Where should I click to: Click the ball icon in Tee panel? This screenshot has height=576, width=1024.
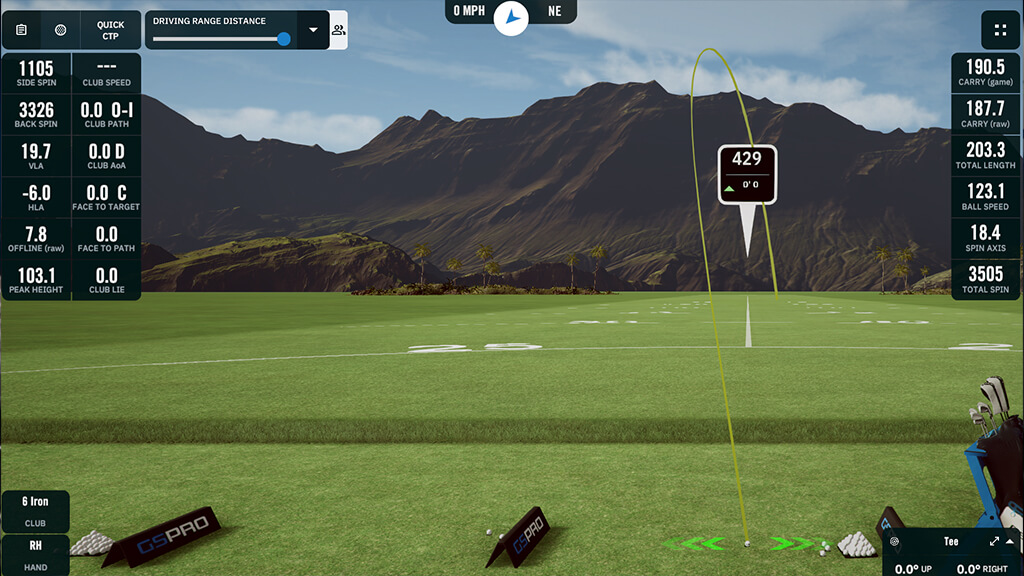click(x=894, y=541)
